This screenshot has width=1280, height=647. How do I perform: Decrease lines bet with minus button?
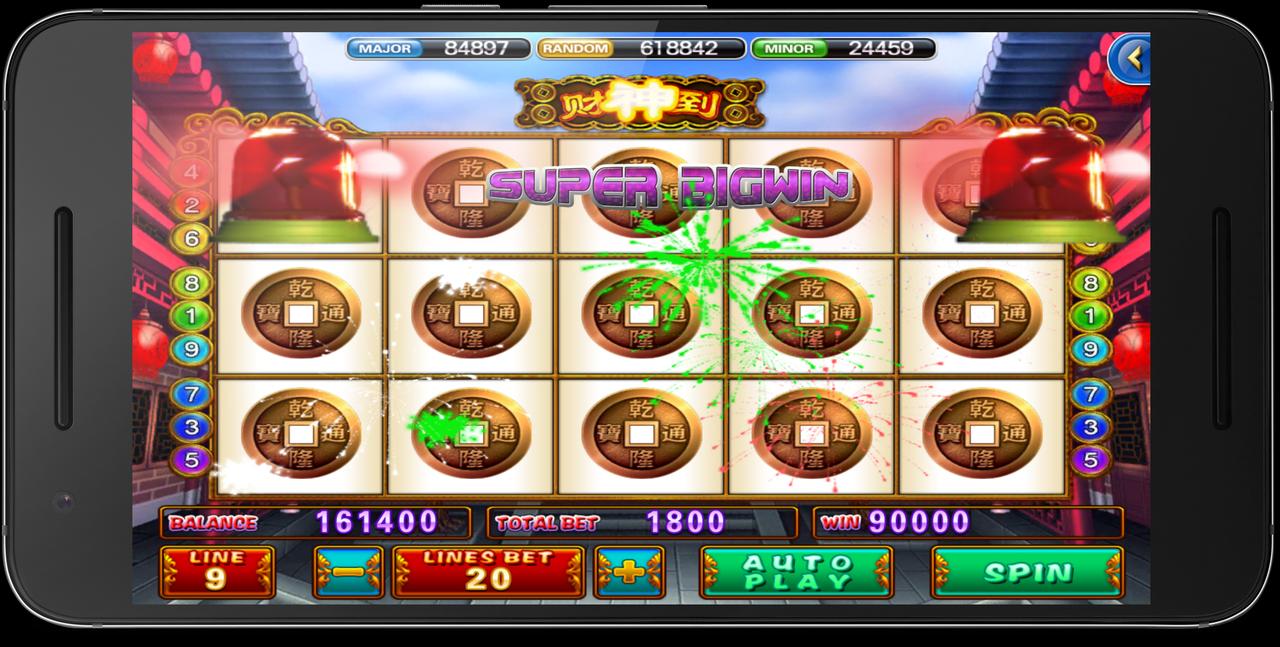pyautogui.click(x=348, y=573)
